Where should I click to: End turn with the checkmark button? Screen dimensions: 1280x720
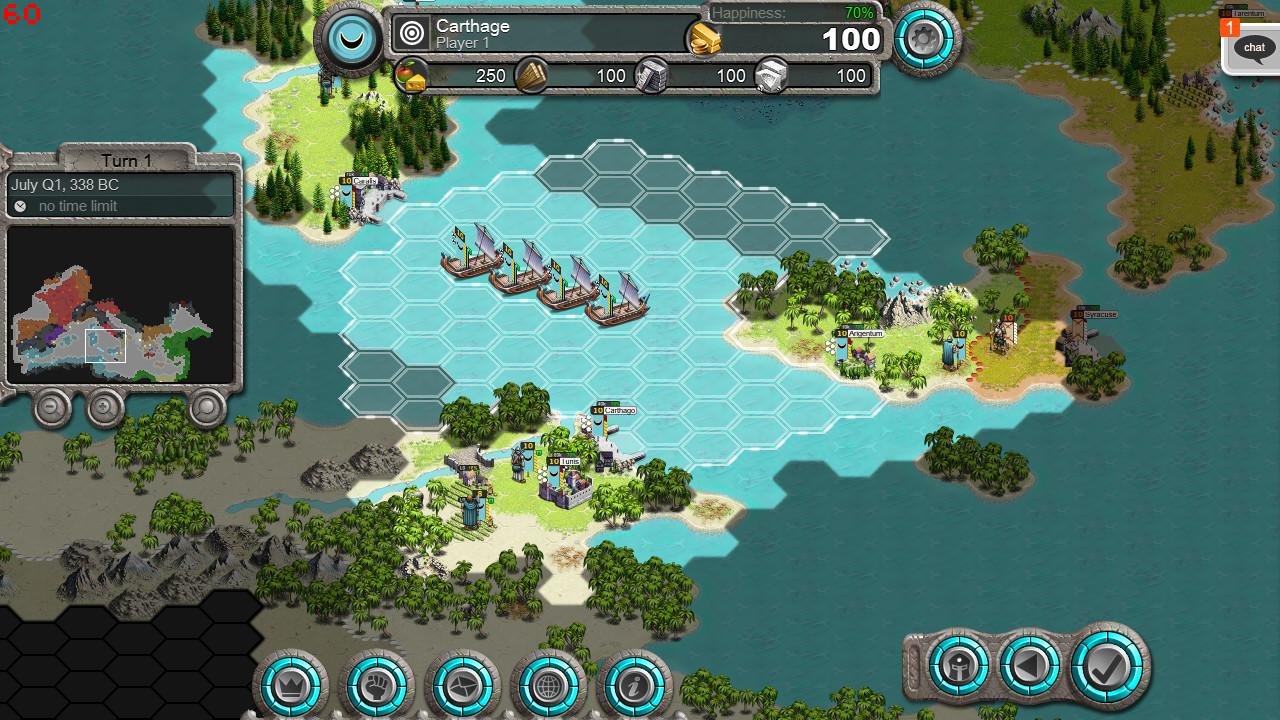click(1107, 665)
